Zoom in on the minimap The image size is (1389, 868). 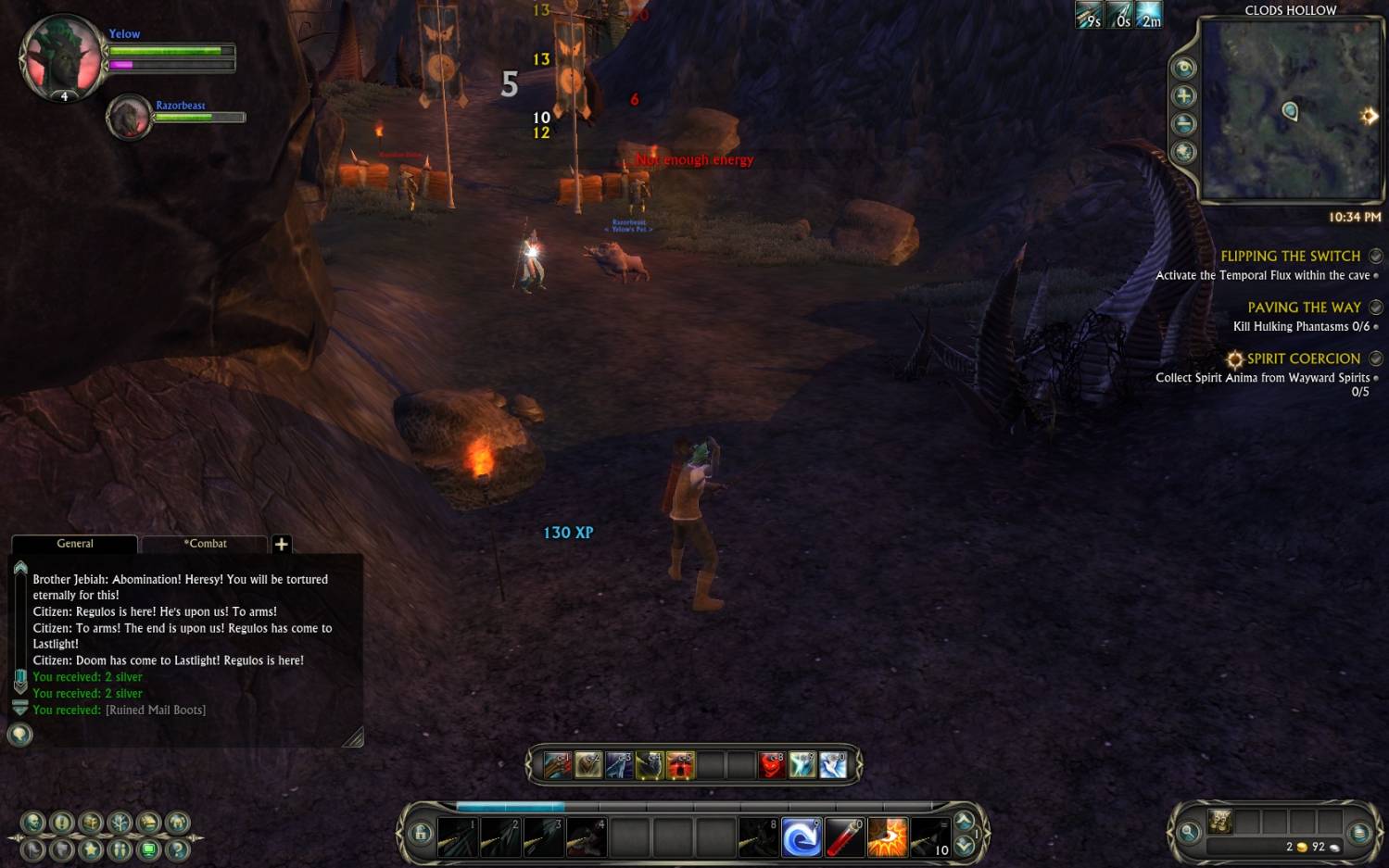[x=1184, y=96]
